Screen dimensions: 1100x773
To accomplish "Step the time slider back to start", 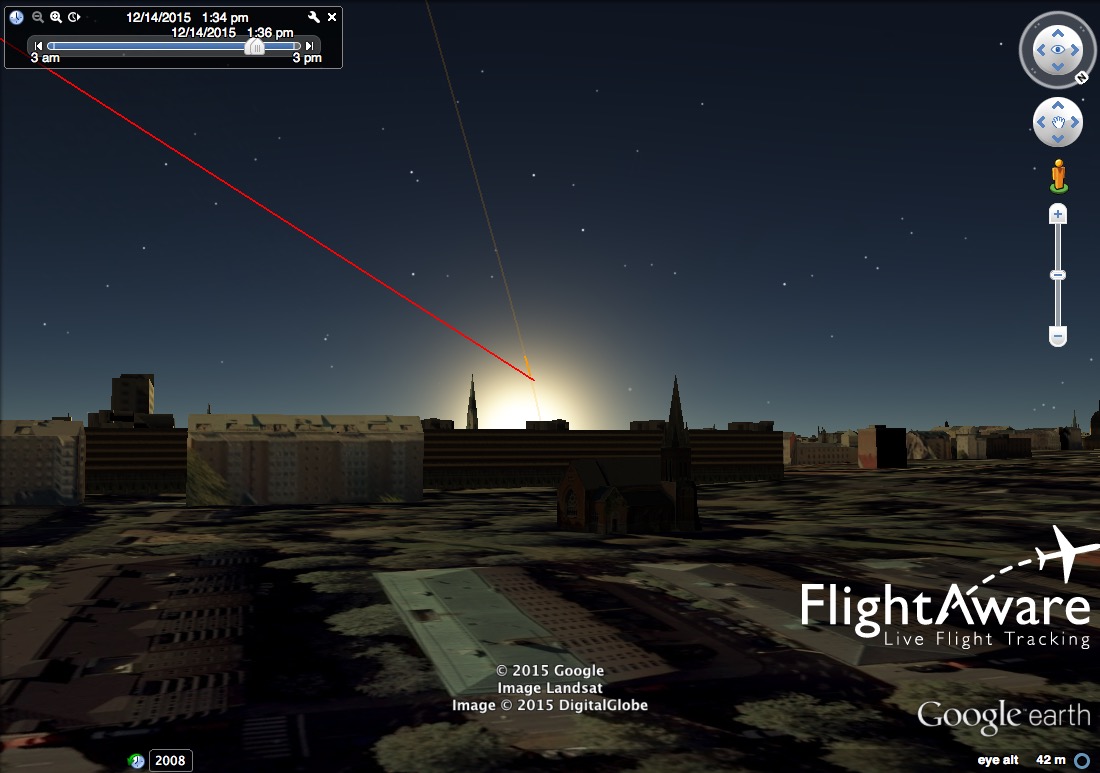I will (38, 45).
